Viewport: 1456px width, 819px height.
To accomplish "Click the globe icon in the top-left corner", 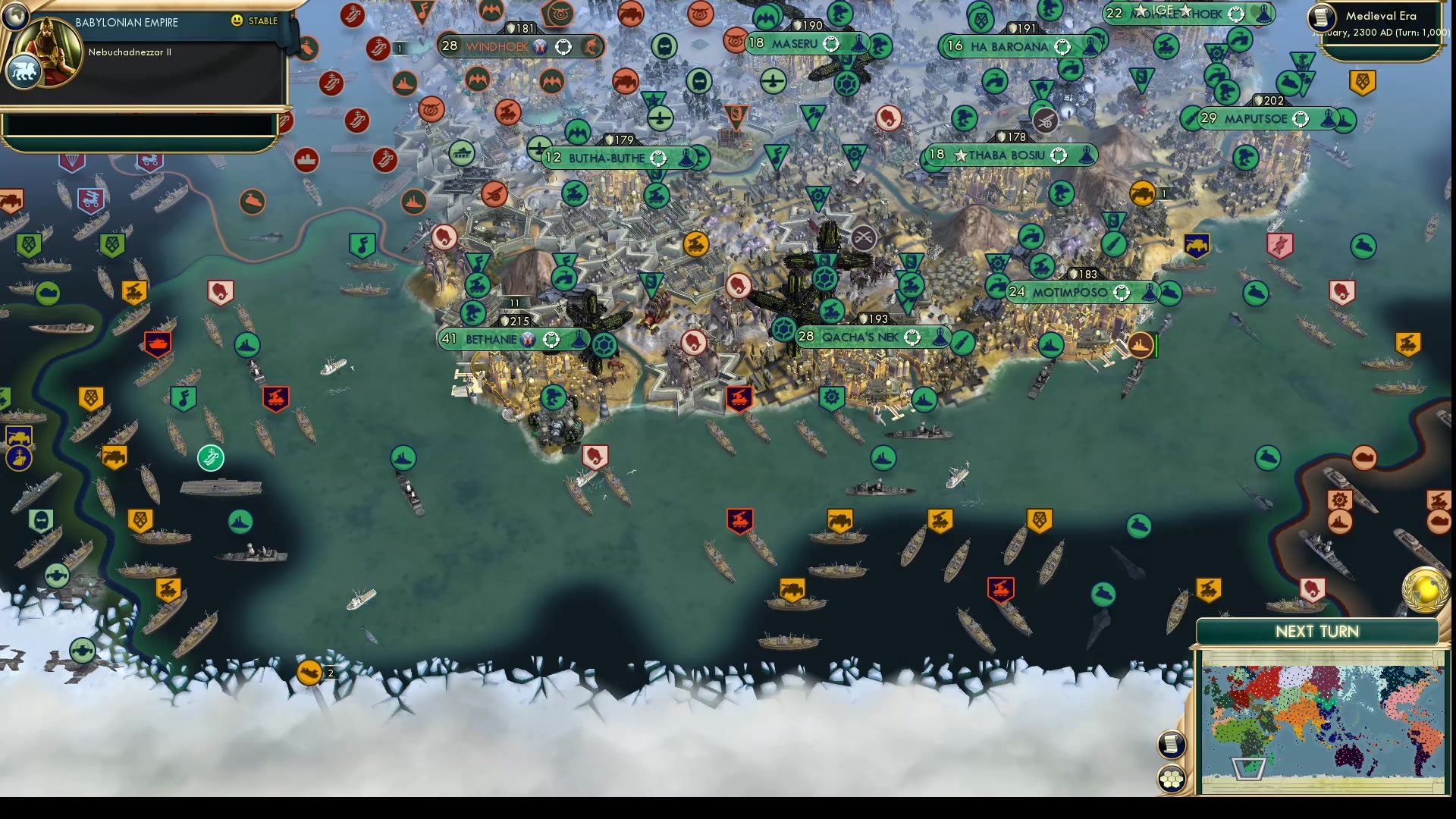I will [x=15, y=15].
